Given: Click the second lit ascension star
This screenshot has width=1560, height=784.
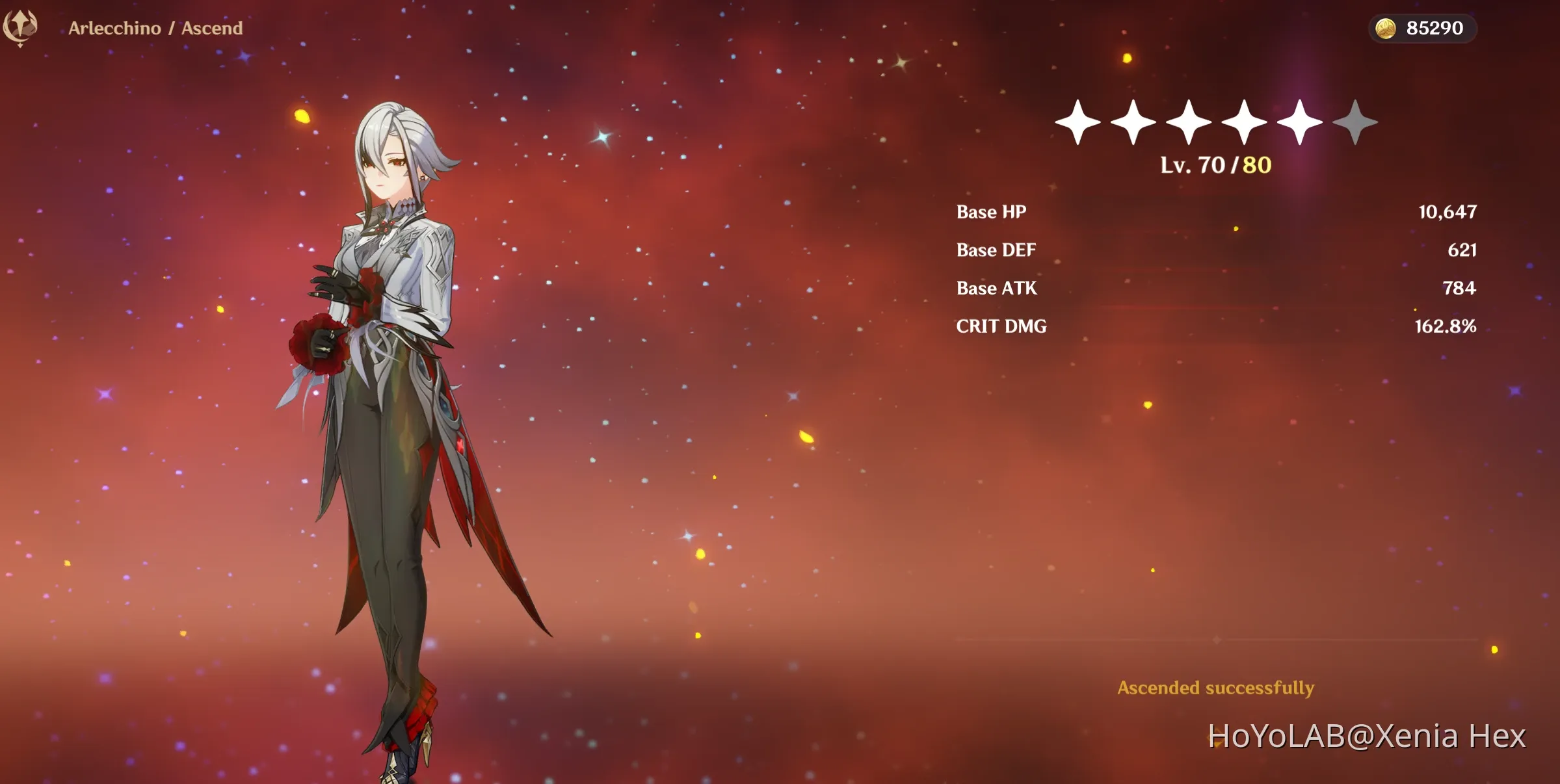Looking at the screenshot, I should tap(1135, 122).
